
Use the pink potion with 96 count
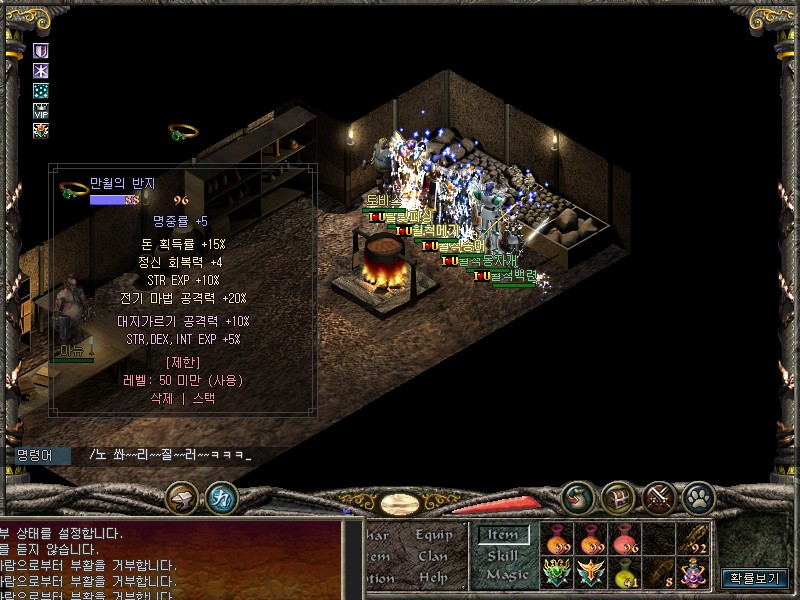(626, 539)
